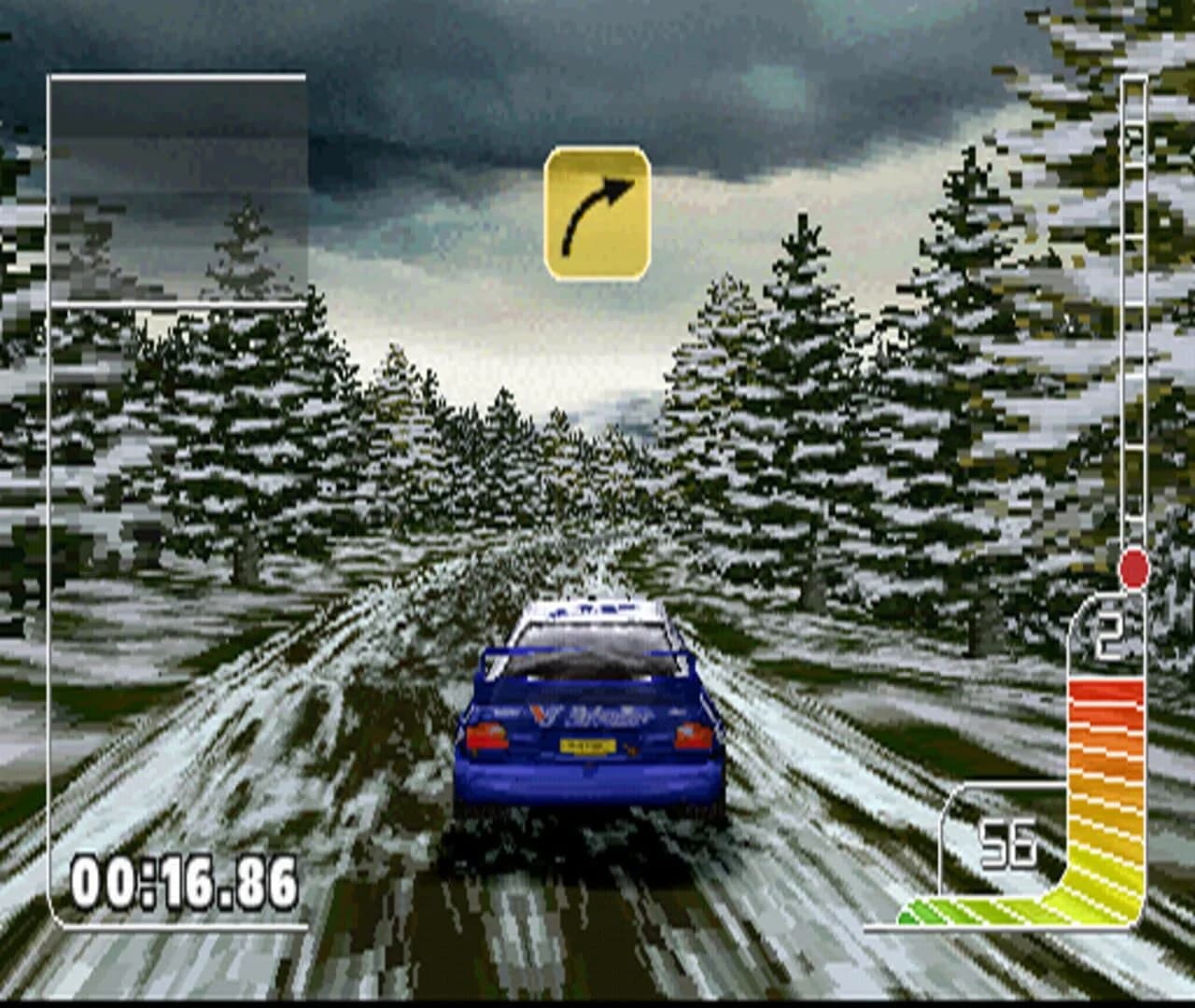This screenshot has height=1008, width=1195.
Task: Click the yellow pace note sign background
Action: tap(597, 210)
